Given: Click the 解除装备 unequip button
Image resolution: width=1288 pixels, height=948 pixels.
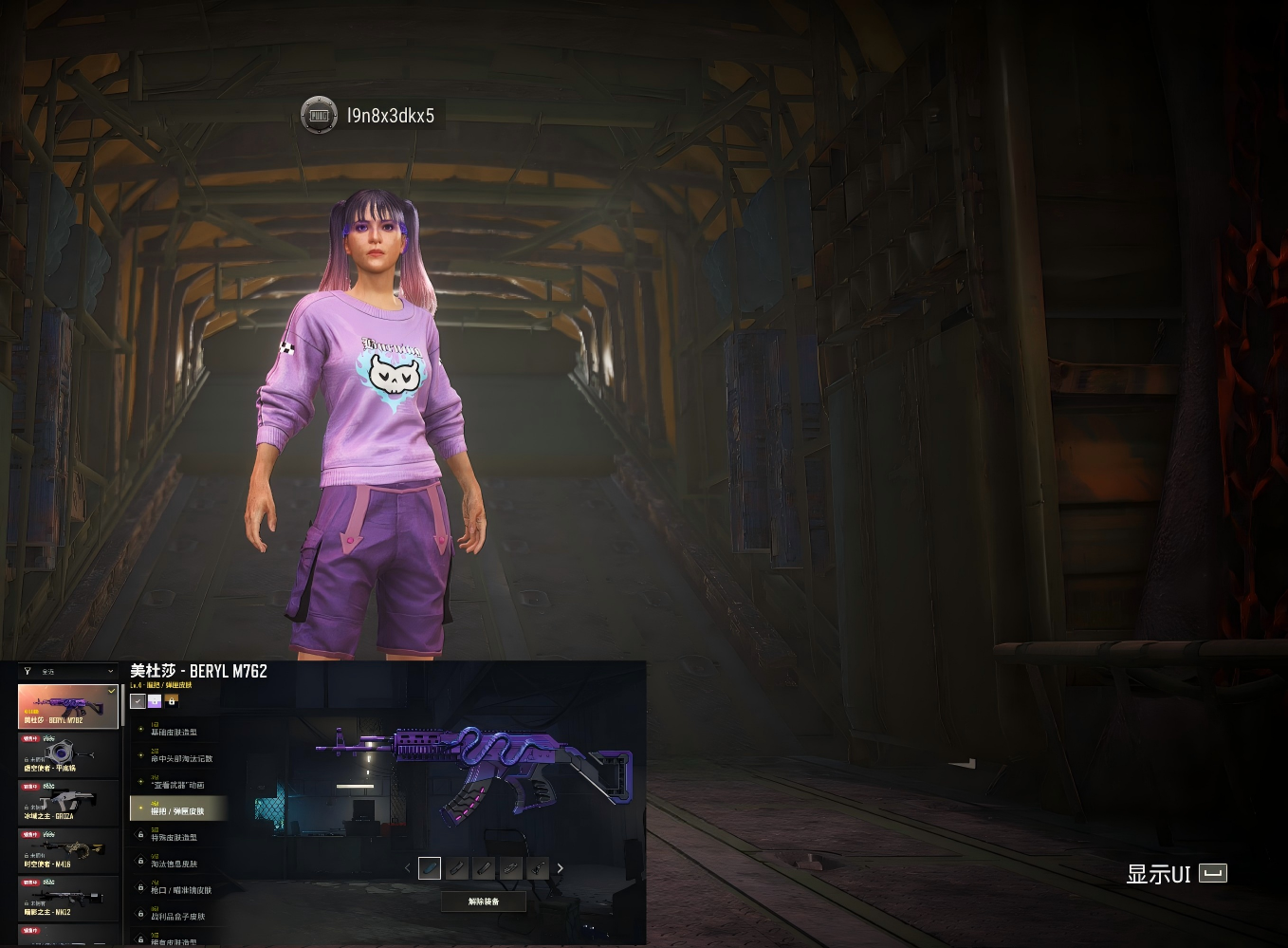Looking at the screenshot, I should pyautogui.click(x=484, y=902).
